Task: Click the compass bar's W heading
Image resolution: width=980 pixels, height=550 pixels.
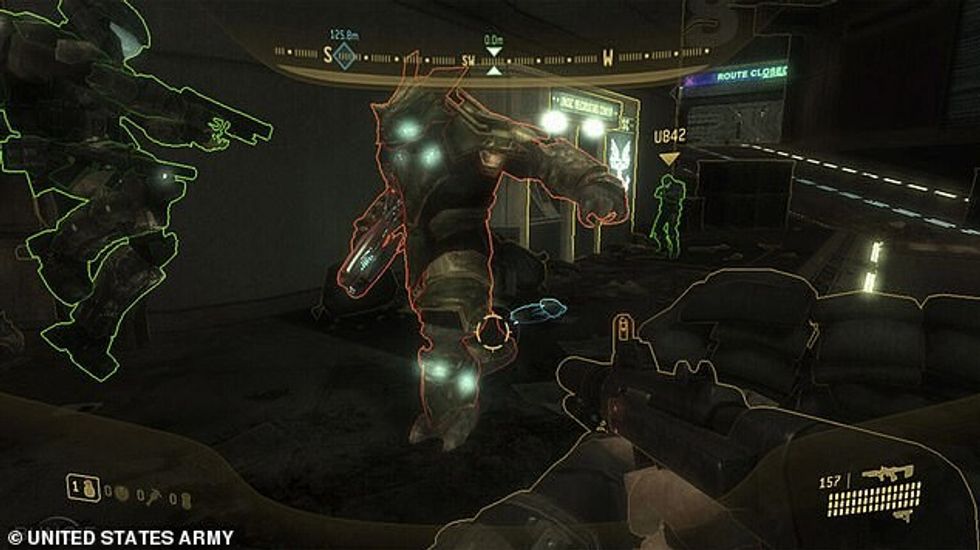Action: (607, 57)
